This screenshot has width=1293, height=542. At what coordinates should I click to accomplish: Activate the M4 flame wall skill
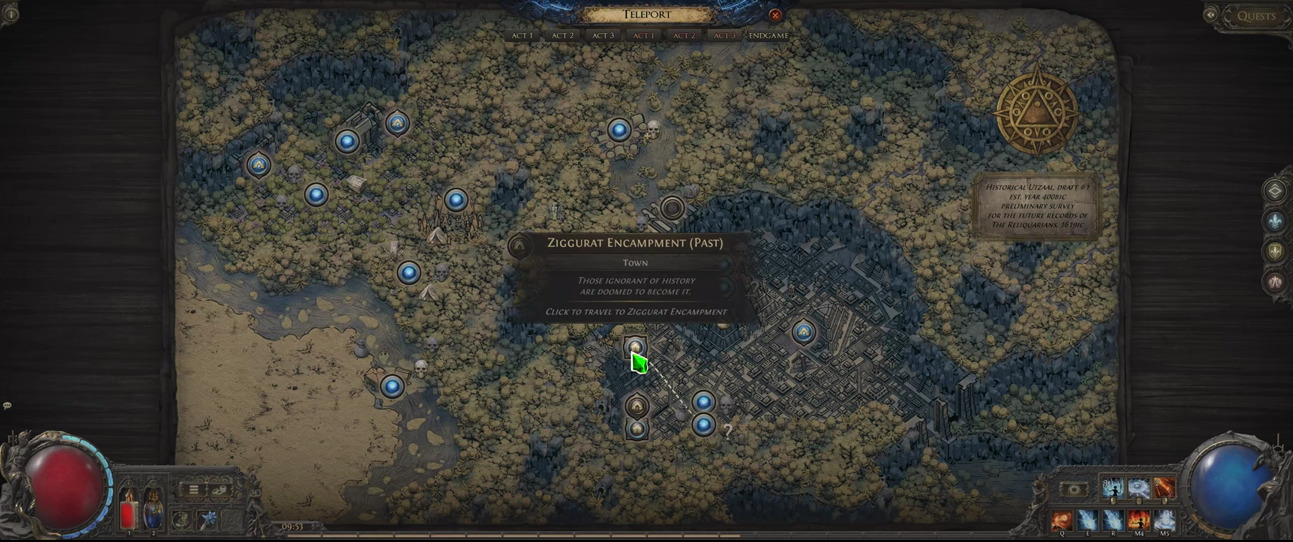click(x=1138, y=519)
